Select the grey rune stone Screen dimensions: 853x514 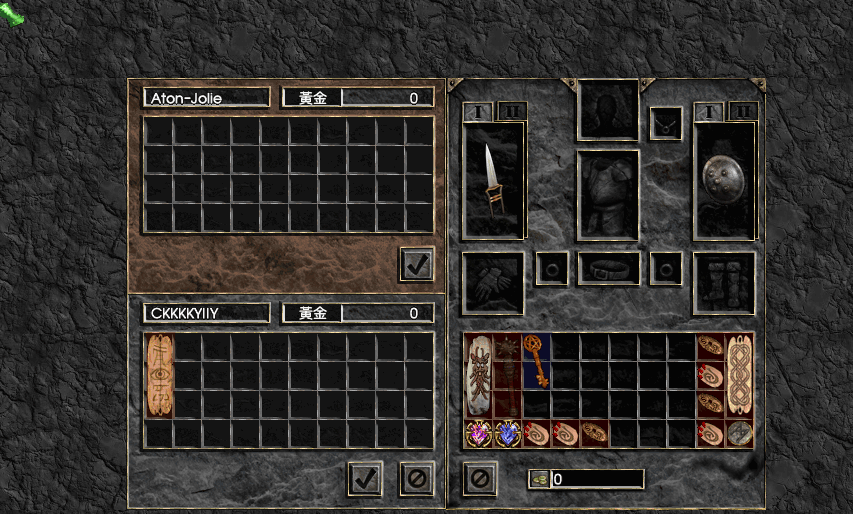[739, 433]
